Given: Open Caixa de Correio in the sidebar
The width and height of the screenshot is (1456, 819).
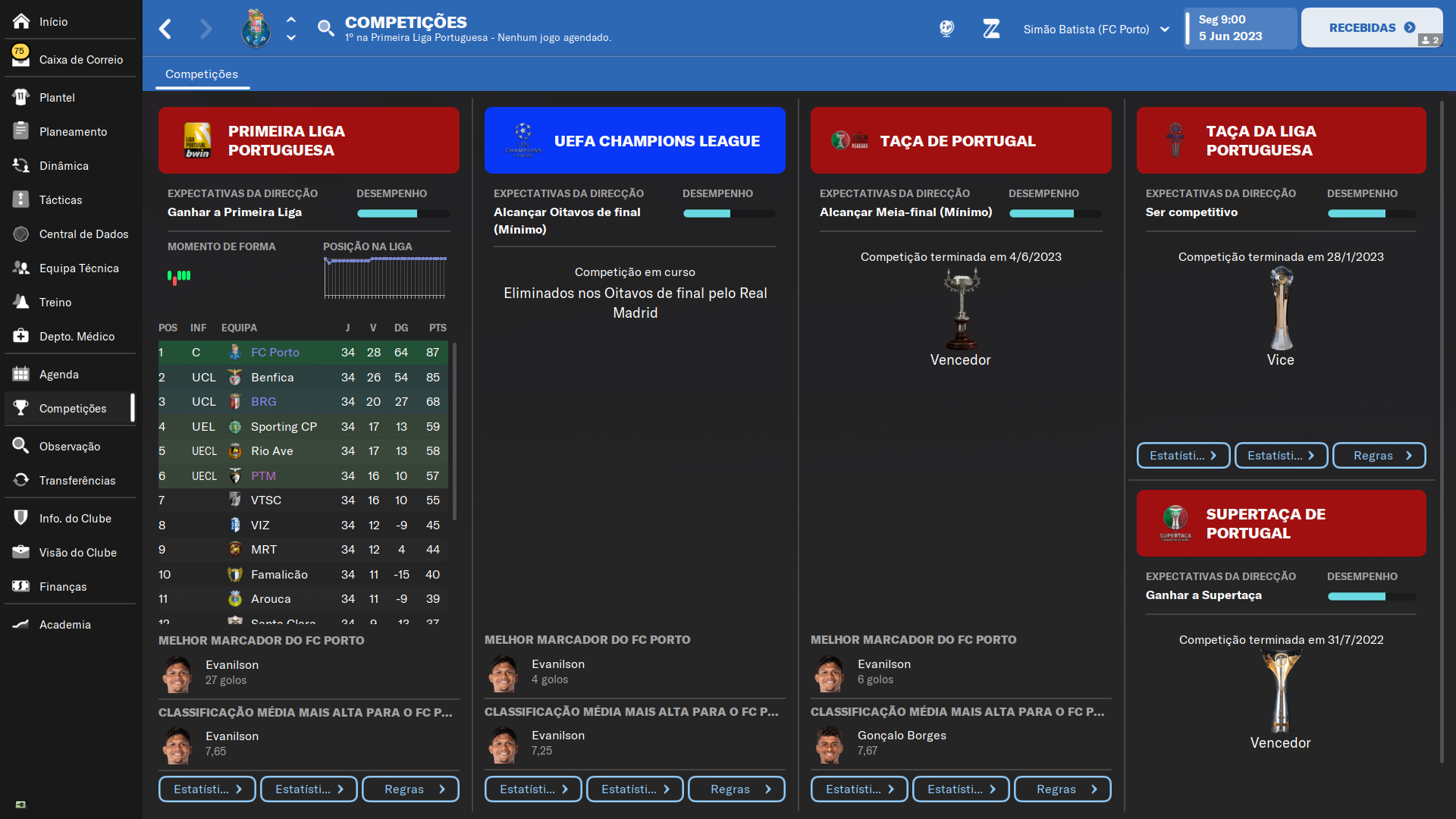Looking at the screenshot, I should (80, 60).
